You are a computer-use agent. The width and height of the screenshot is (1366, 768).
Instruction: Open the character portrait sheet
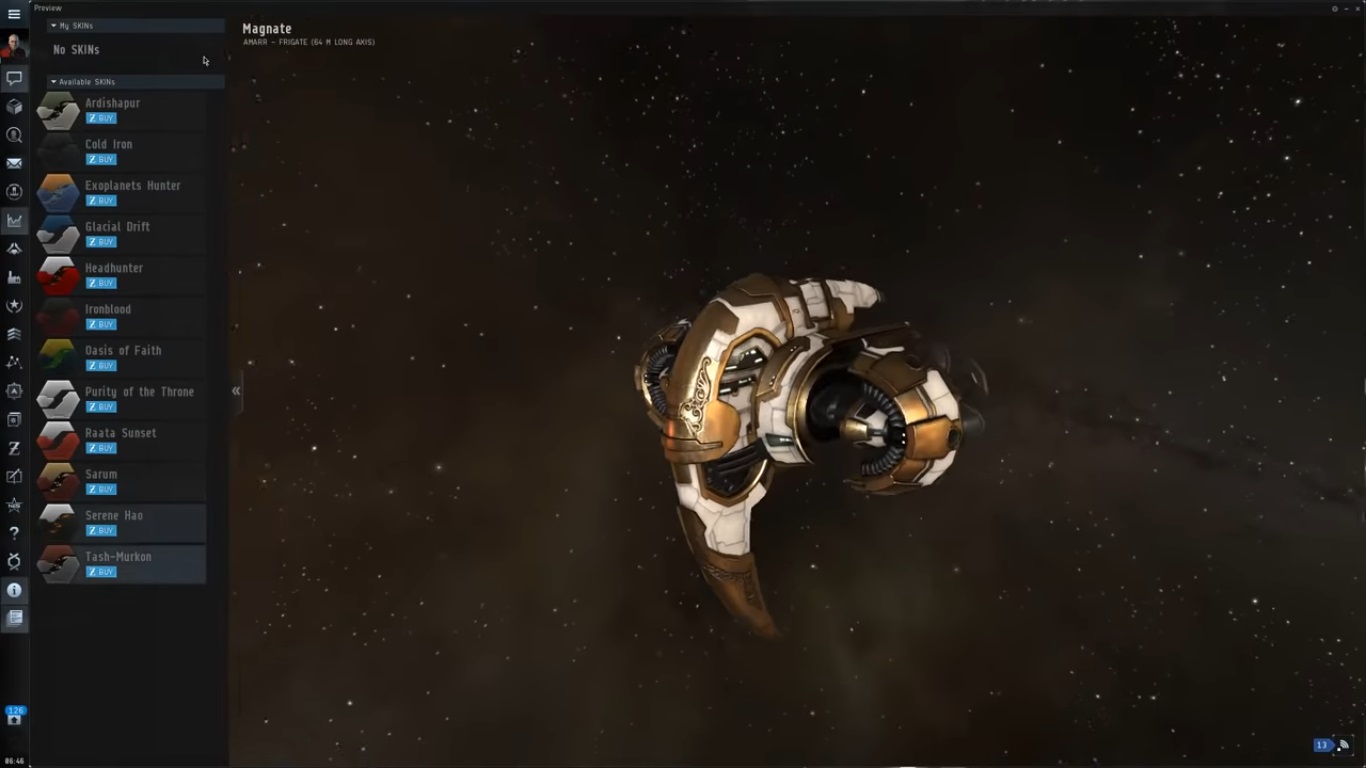(14, 46)
